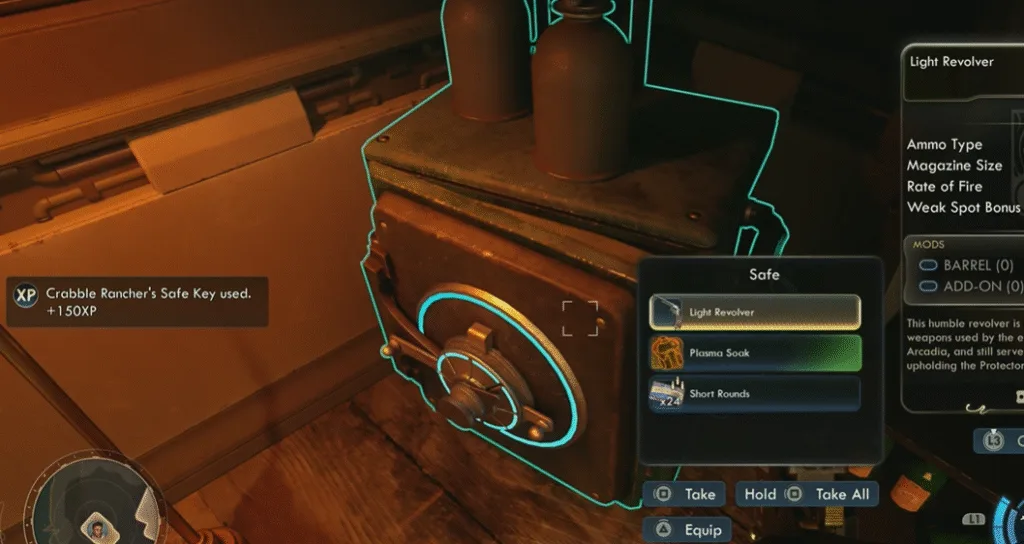Choose the Plasma Soak item row
Image resolution: width=1024 pixels, height=544 pixels.
point(754,353)
